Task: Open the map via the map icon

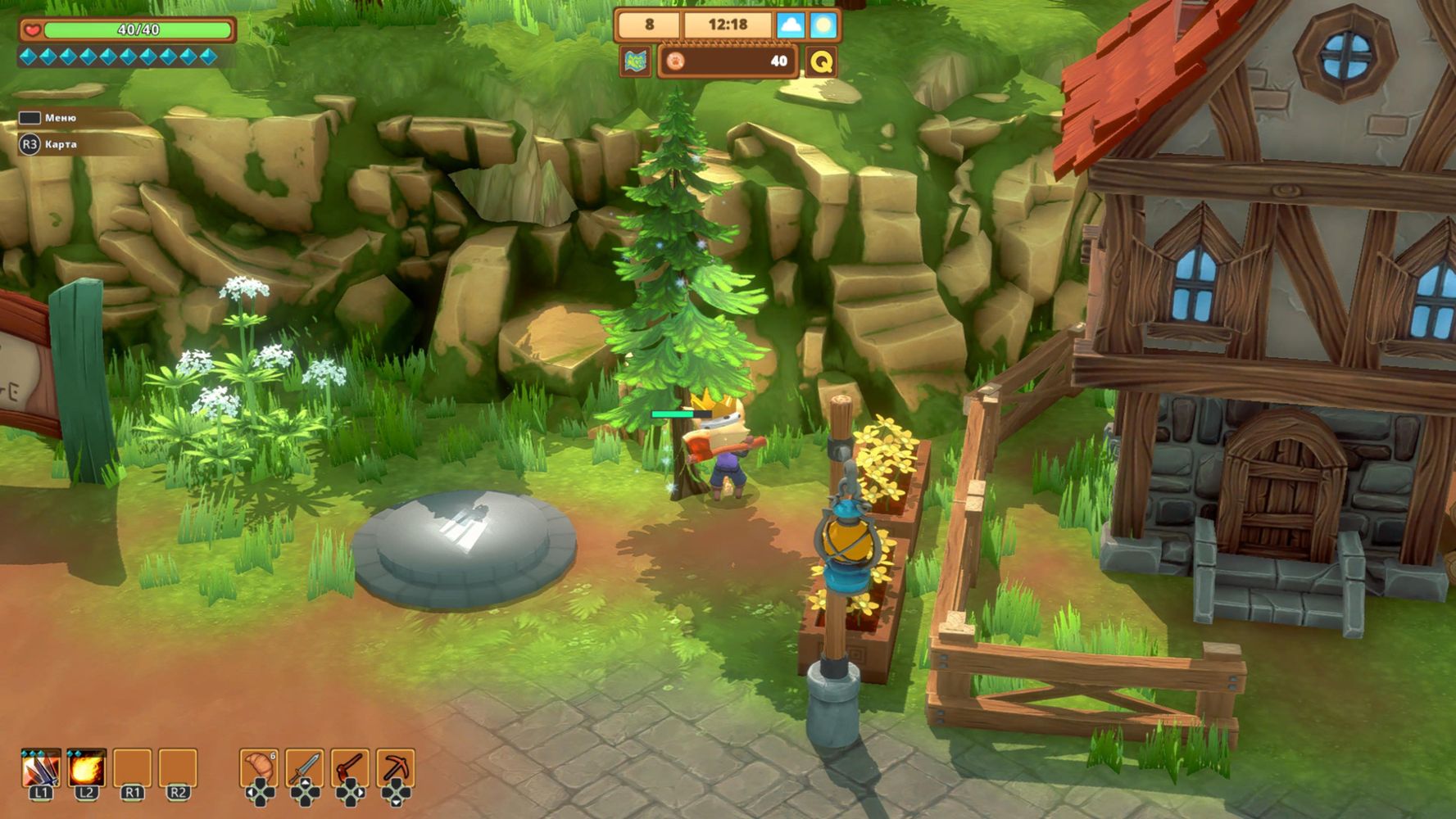Action: [x=636, y=61]
